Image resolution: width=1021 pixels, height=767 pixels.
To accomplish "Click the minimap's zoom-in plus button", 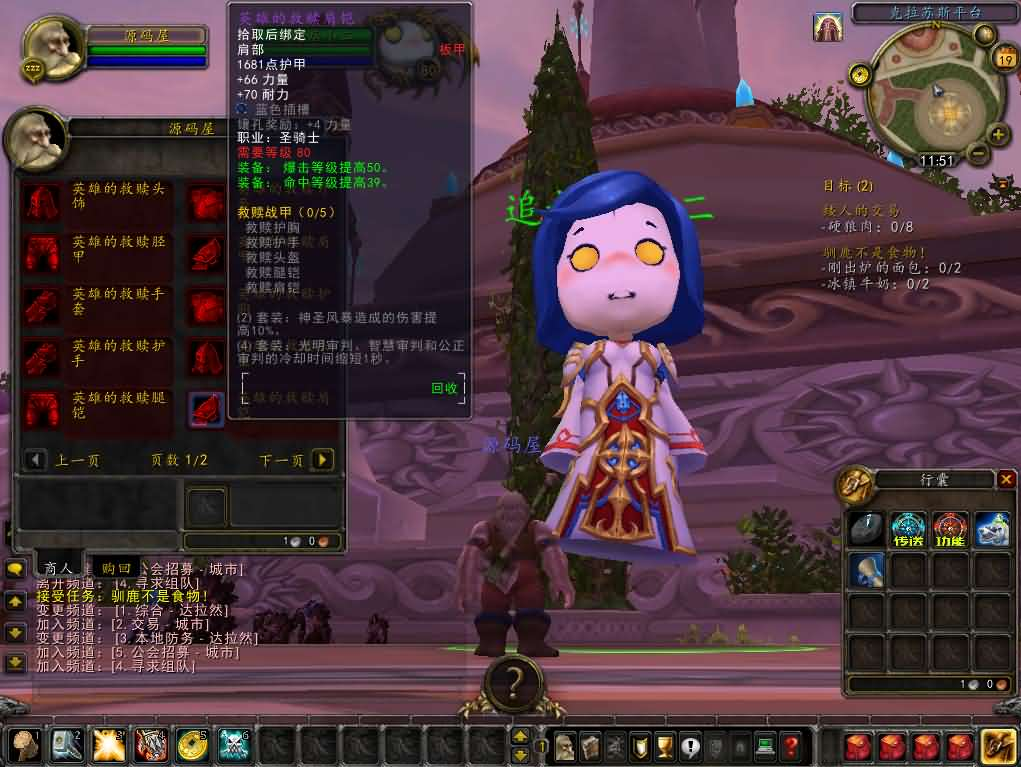I will tap(998, 134).
